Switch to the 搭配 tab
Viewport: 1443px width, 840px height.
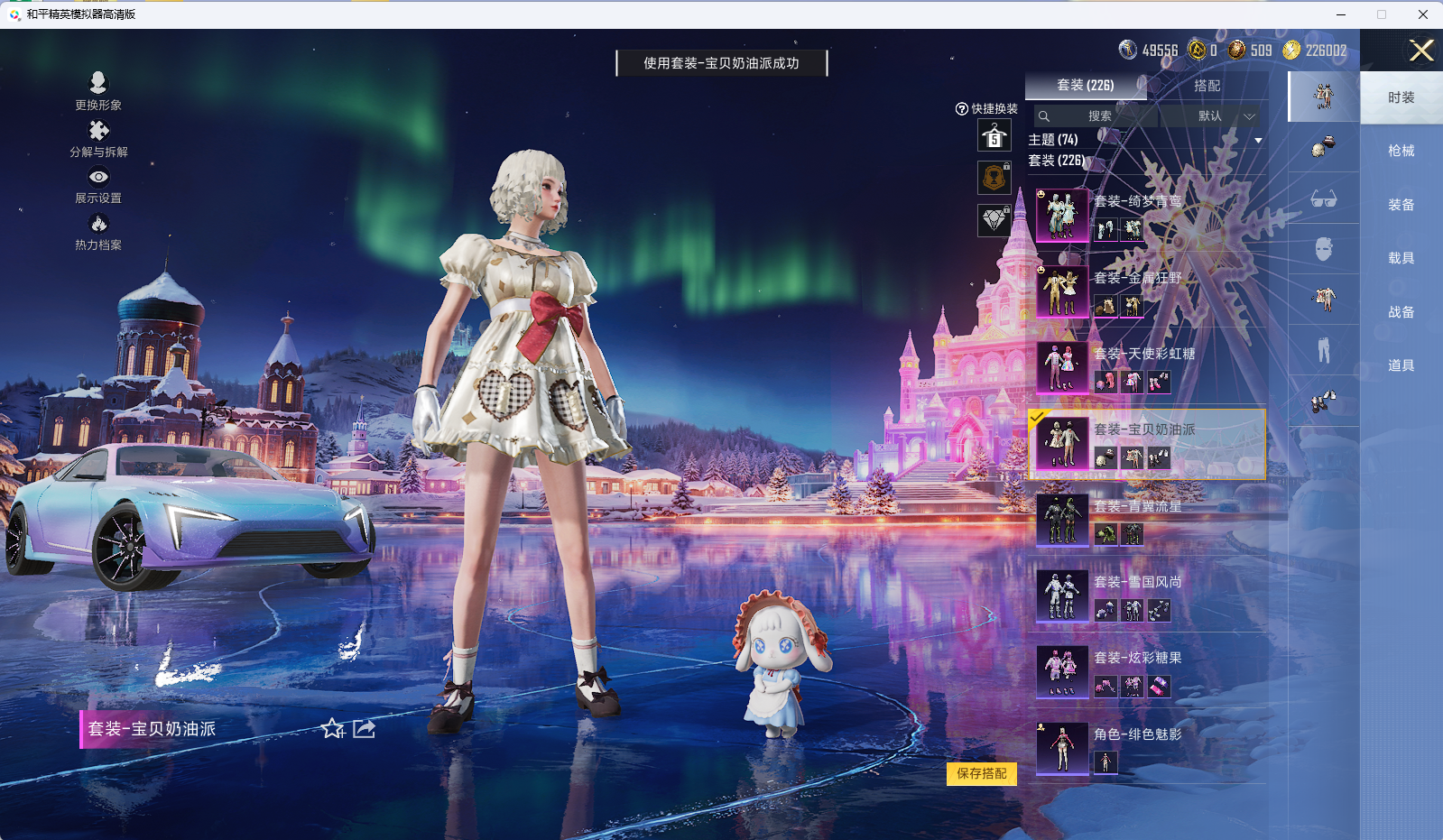click(x=1209, y=86)
